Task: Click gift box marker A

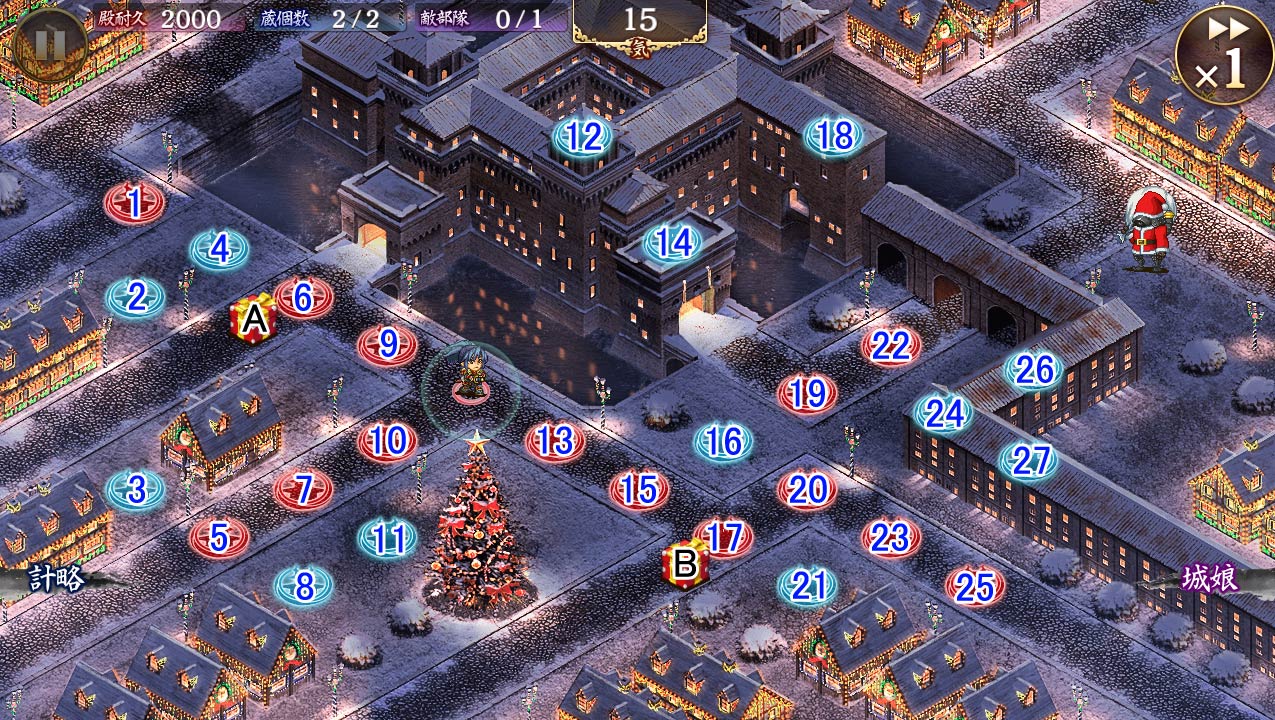Action: tap(255, 319)
